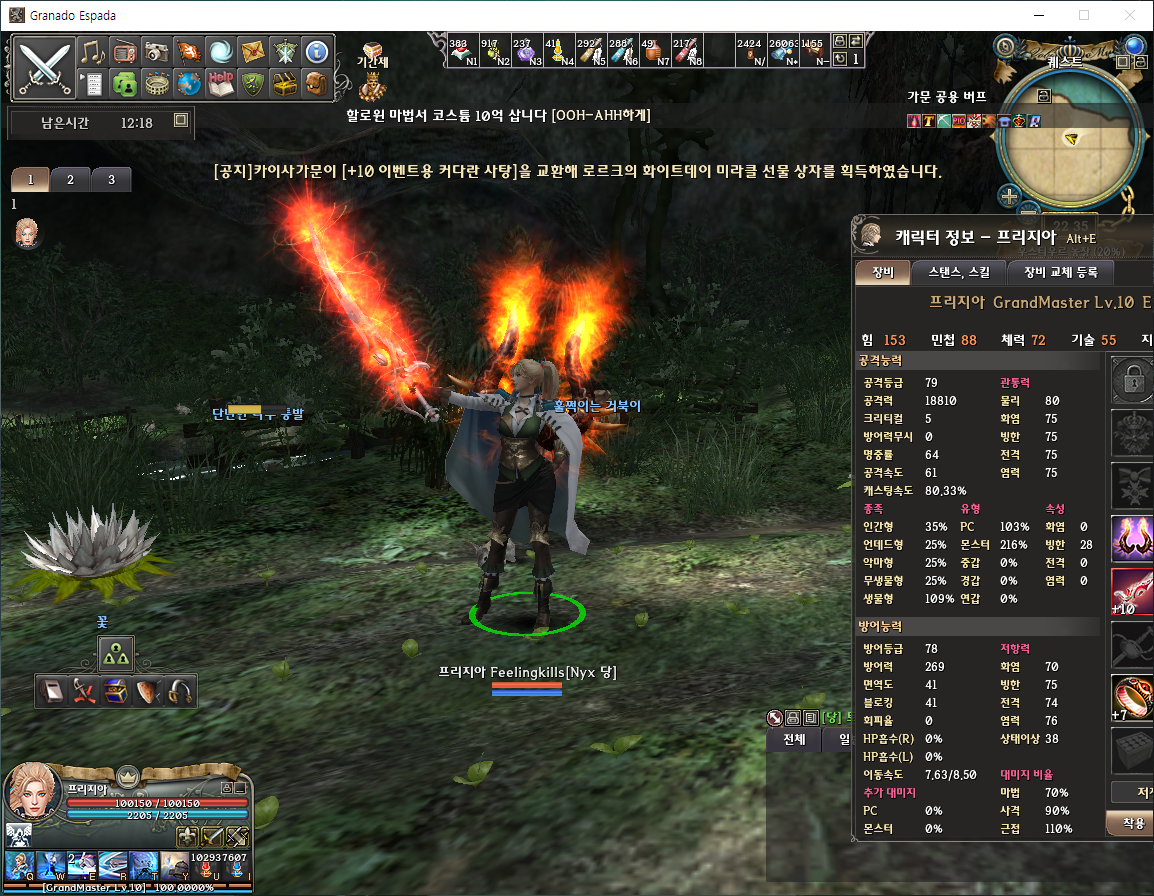Select the +10 red weapon equipment slot
The height and width of the screenshot is (896, 1154).
1132,592
